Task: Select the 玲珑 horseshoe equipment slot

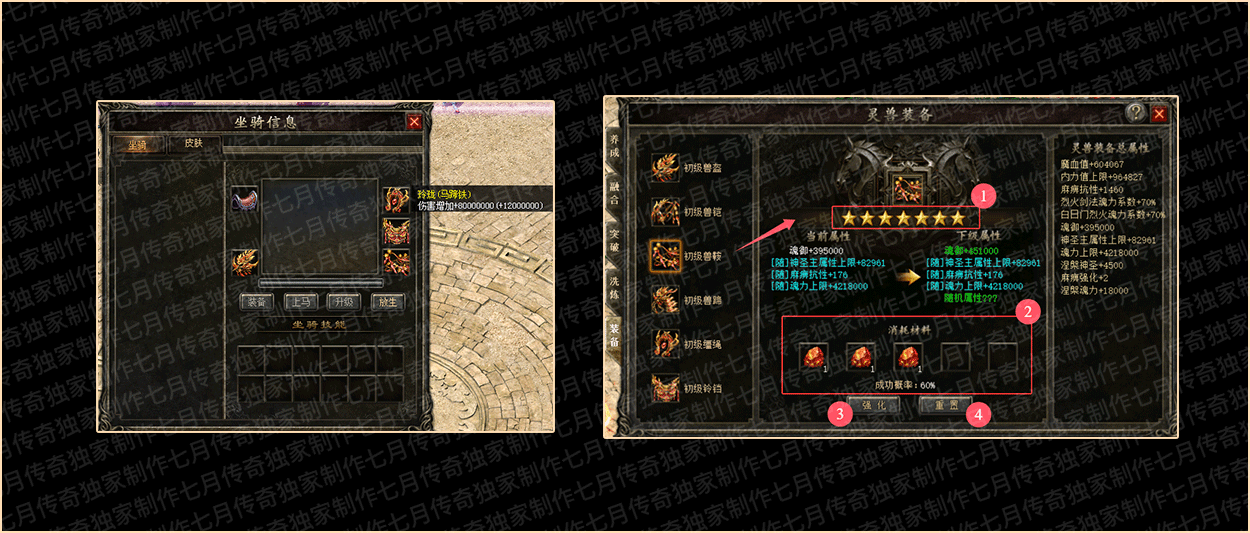Action: (397, 201)
